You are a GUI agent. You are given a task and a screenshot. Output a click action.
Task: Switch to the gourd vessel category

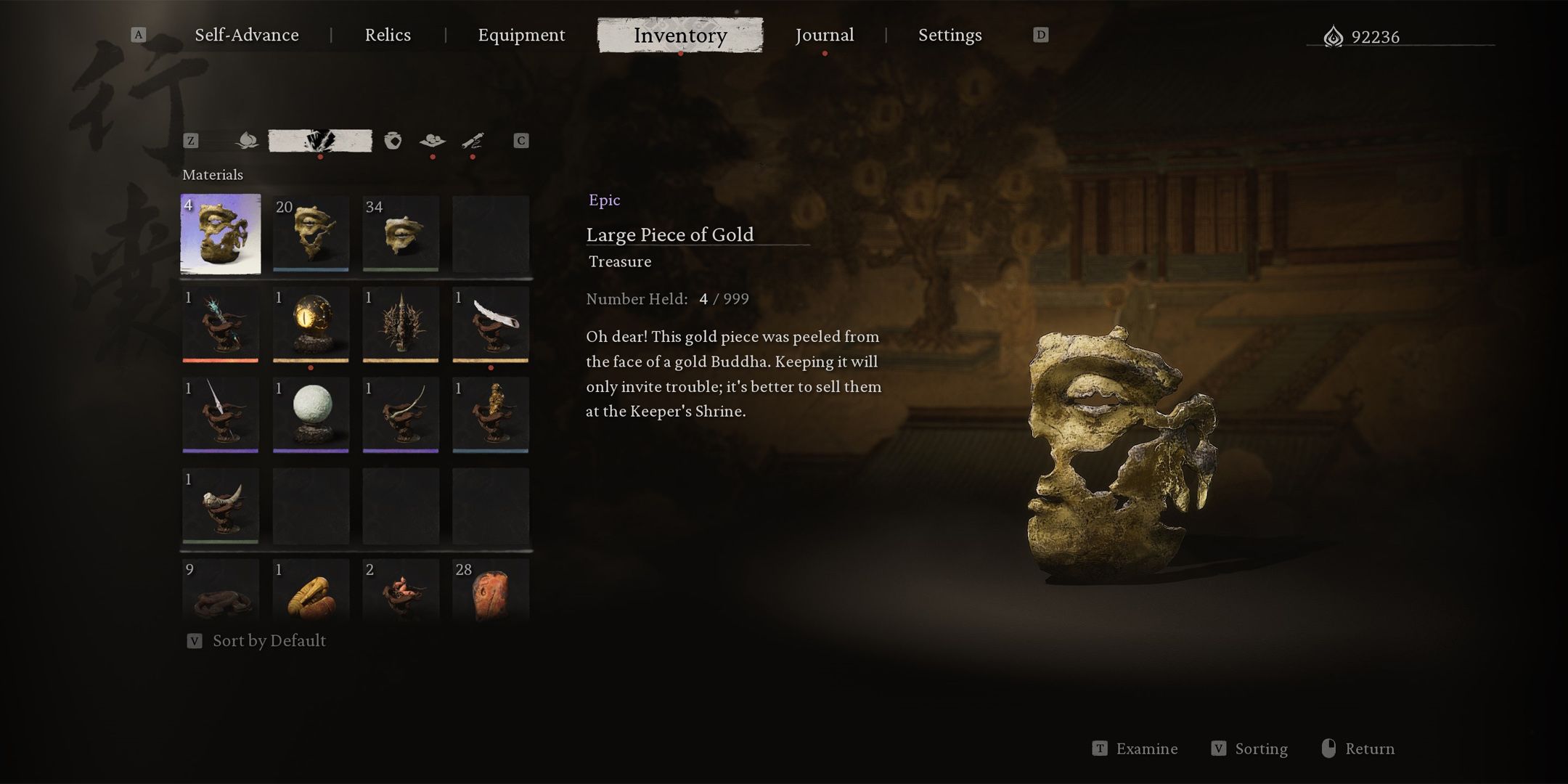point(393,140)
